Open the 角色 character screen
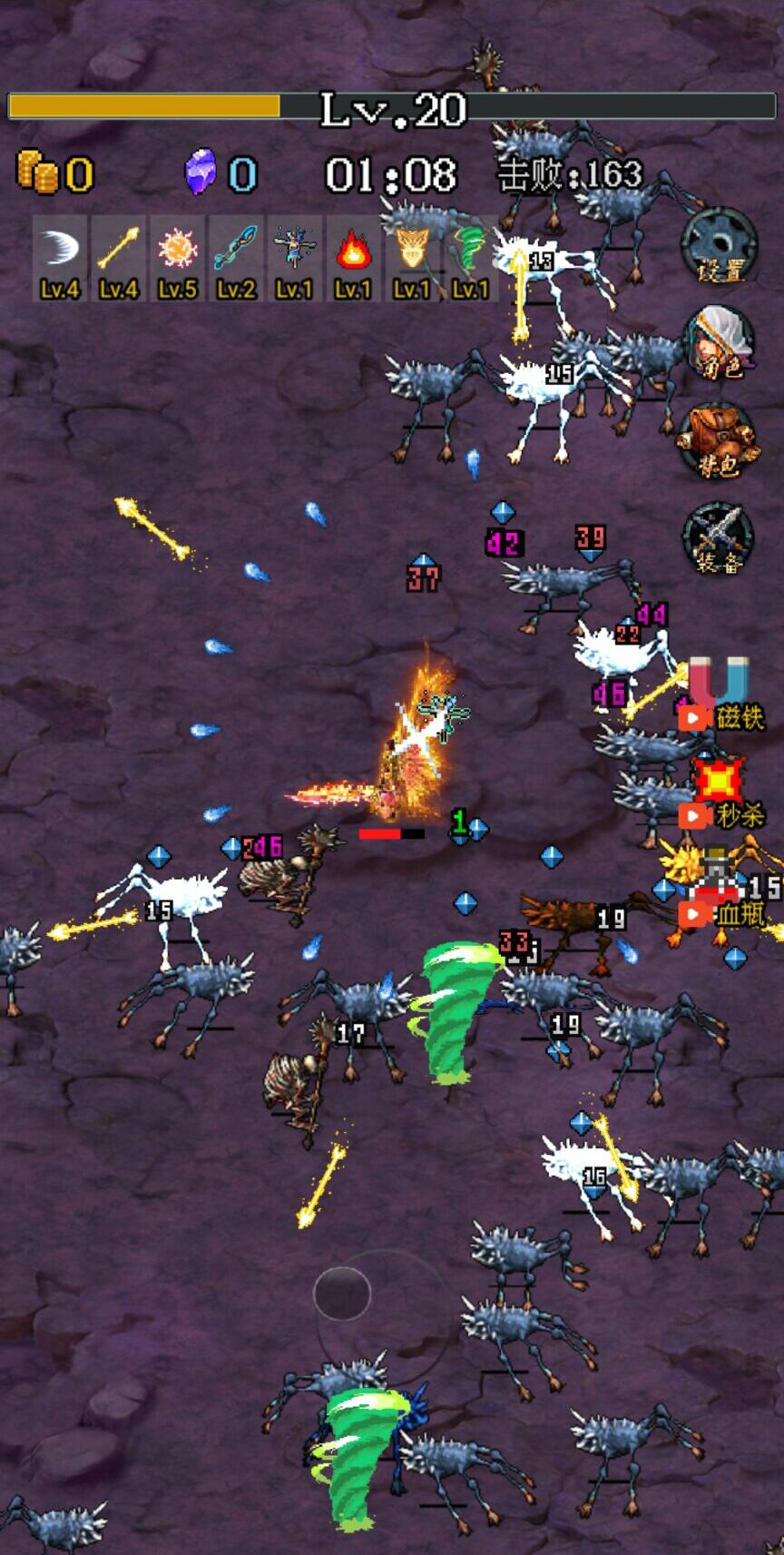This screenshot has height=1555, width=784. point(719,342)
